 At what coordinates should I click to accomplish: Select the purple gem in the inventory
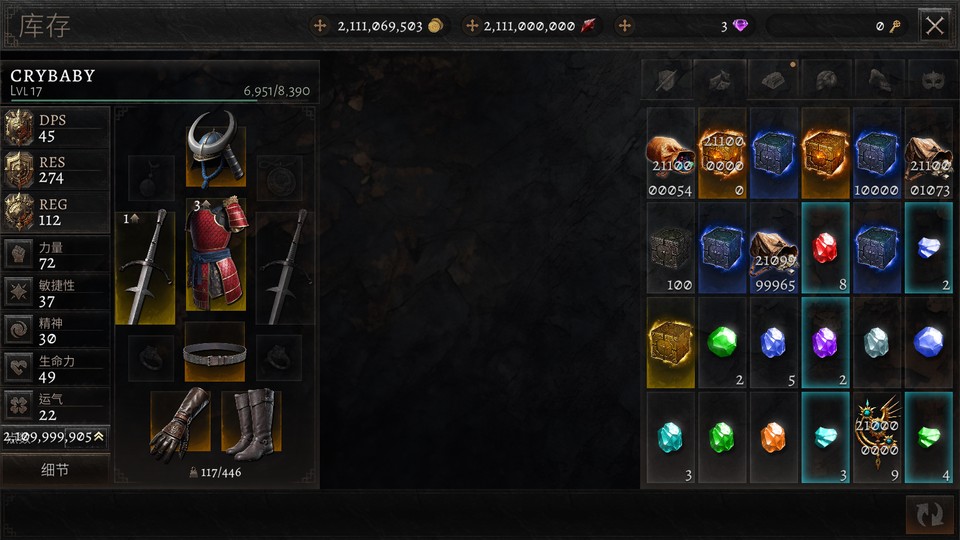pyautogui.click(x=825, y=342)
